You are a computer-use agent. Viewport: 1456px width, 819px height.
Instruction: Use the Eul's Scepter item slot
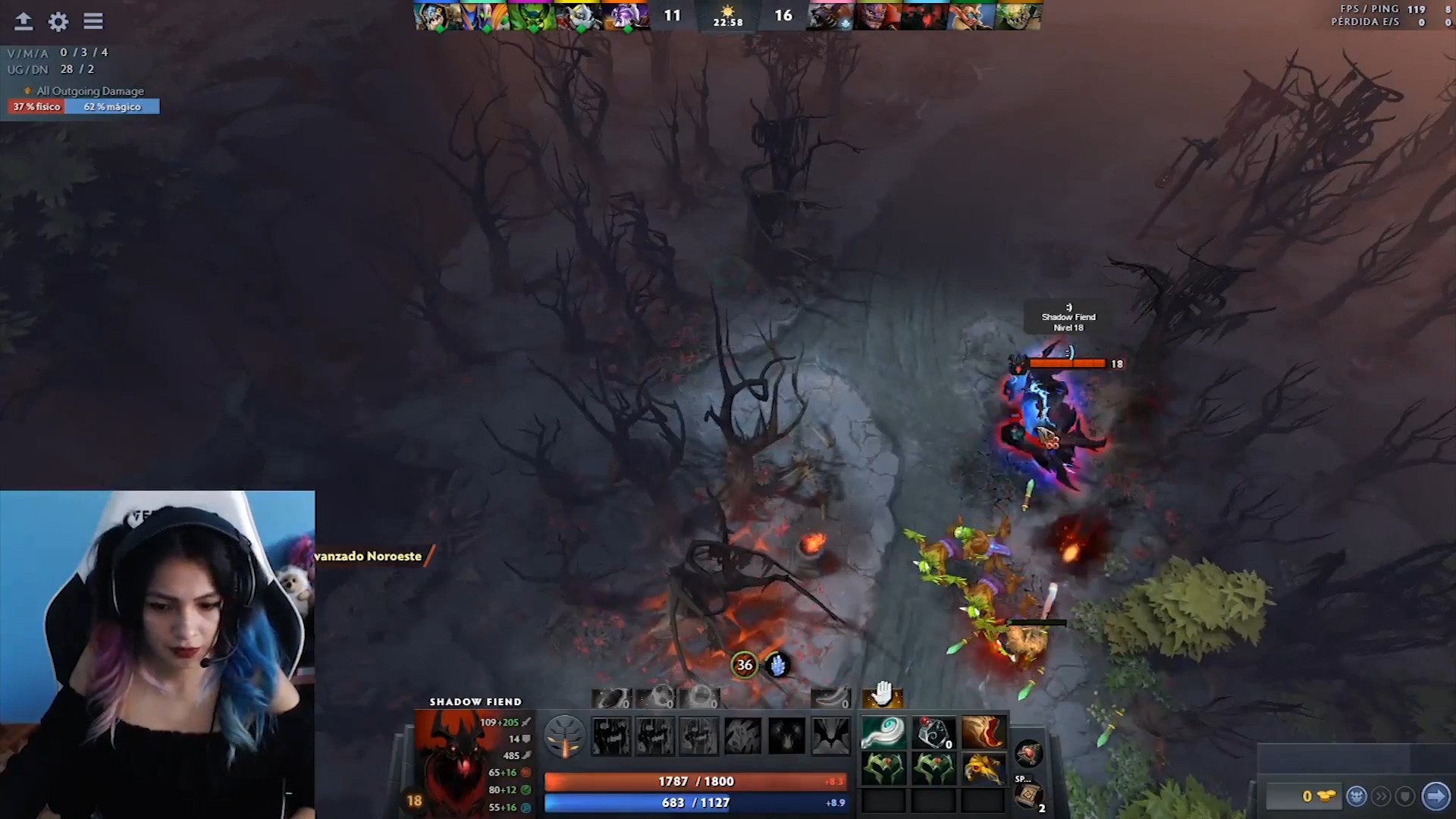click(x=883, y=733)
